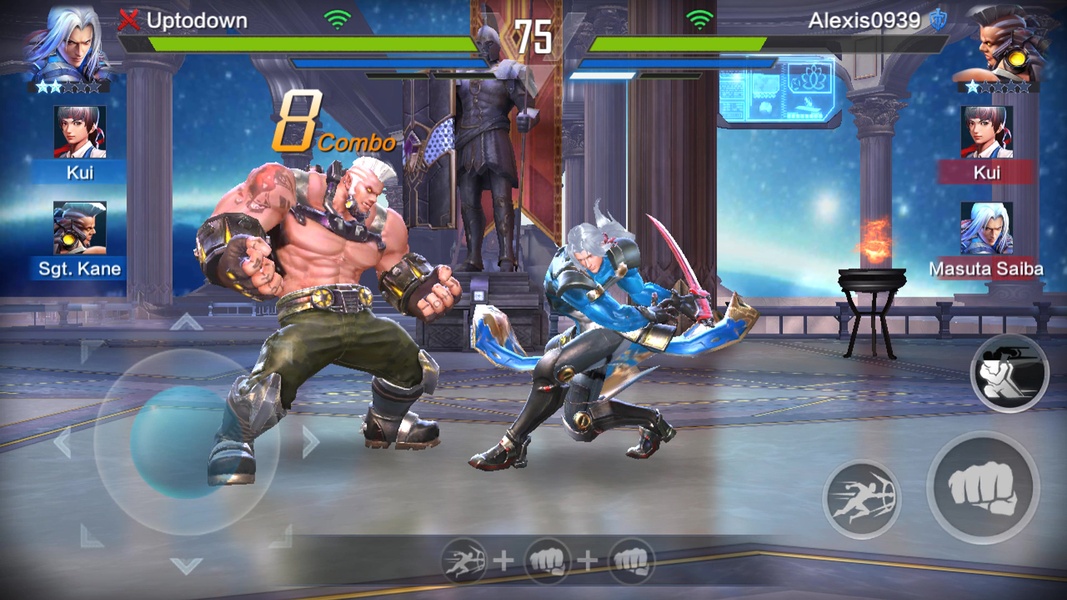This screenshot has width=1067, height=600.
Task: Tap the joystick's left arrow
Action: pos(62,442)
